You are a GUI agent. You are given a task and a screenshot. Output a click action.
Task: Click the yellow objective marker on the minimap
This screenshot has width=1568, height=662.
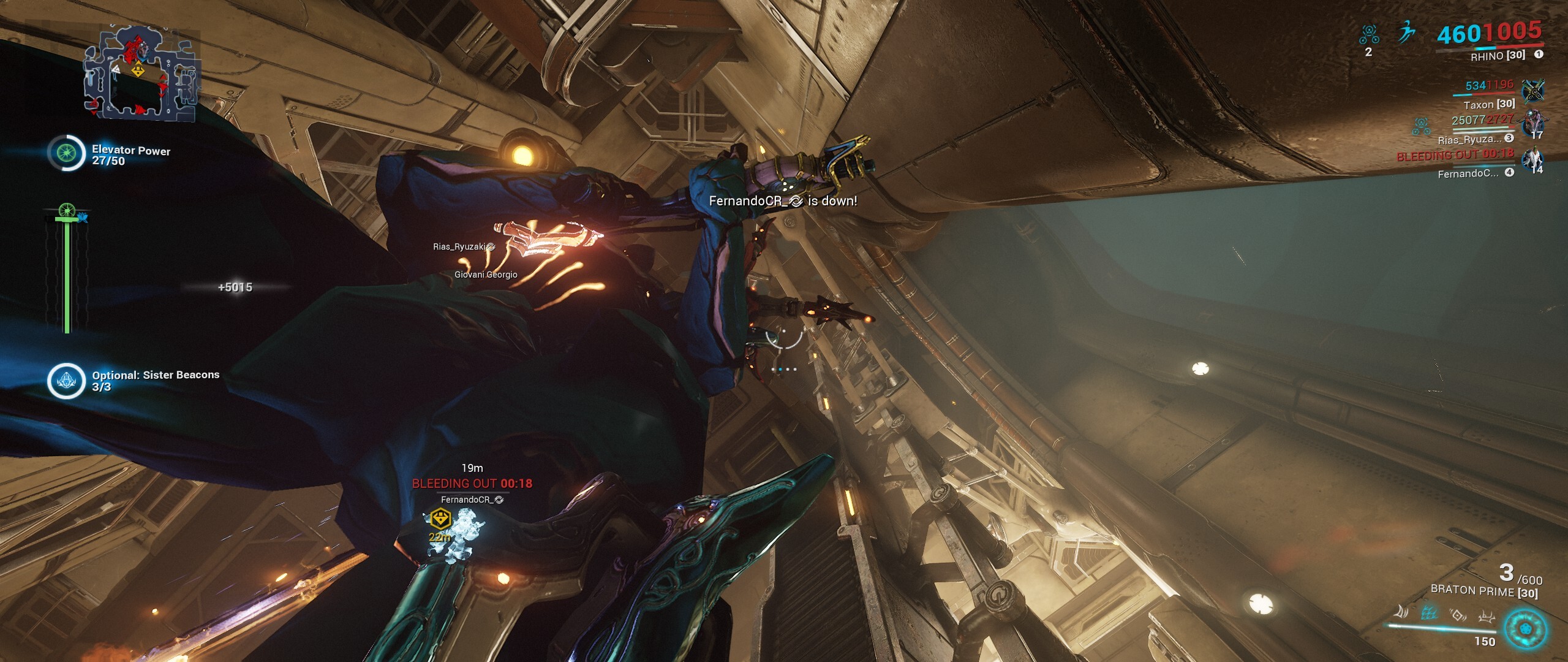pos(138,70)
